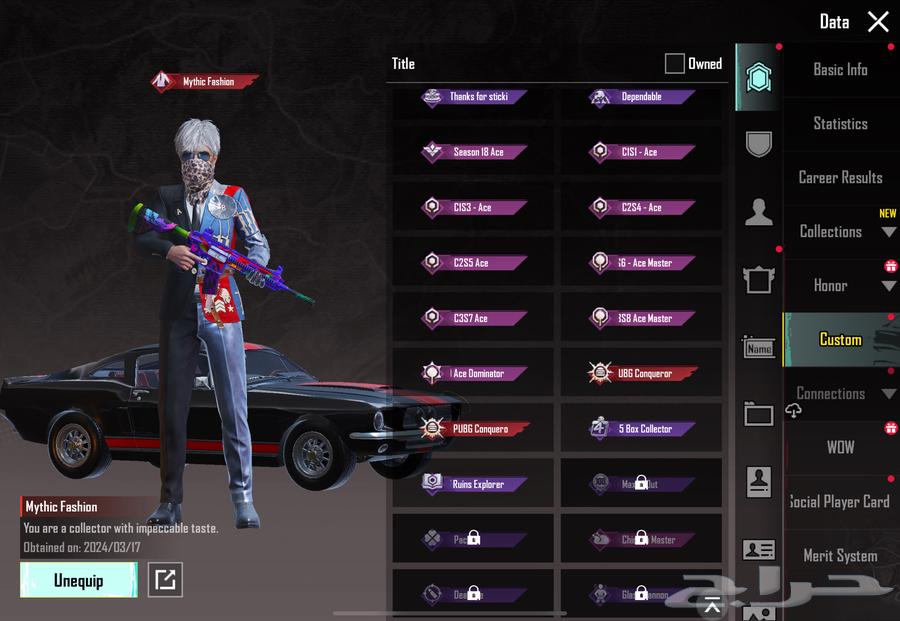Select the 5 Box Collector title
Viewport: 900px width, 621px height.
point(641,429)
